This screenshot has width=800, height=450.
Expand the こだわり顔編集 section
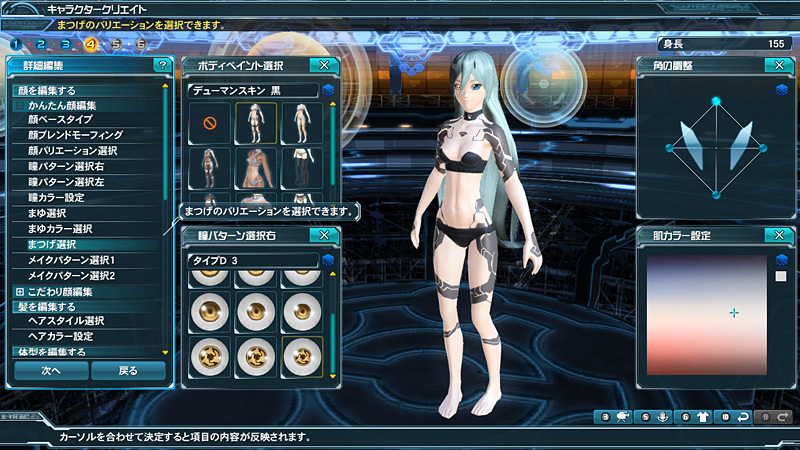pyautogui.click(x=19, y=291)
